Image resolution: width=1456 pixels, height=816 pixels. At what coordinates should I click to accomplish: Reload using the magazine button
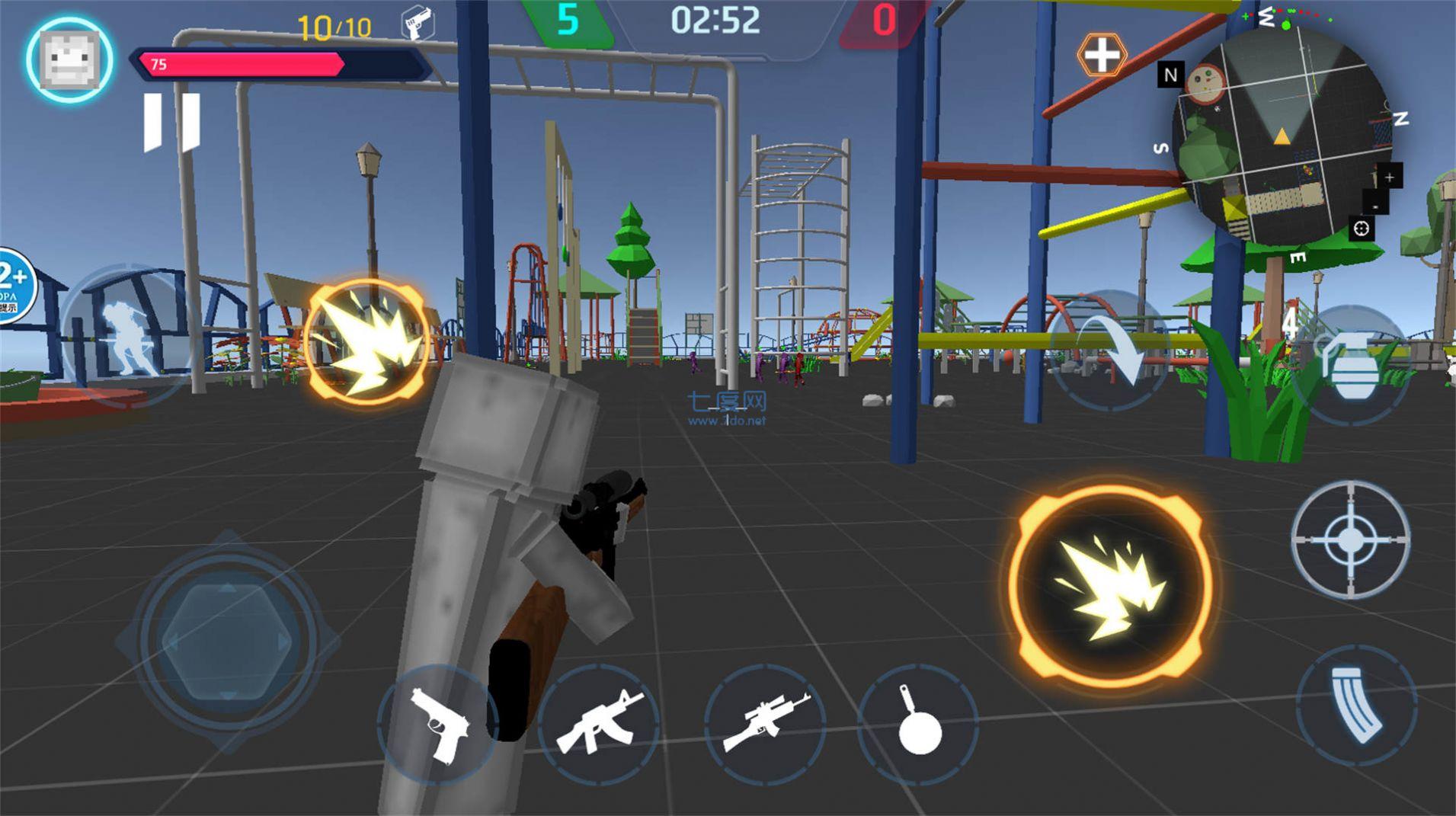tap(1356, 705)
